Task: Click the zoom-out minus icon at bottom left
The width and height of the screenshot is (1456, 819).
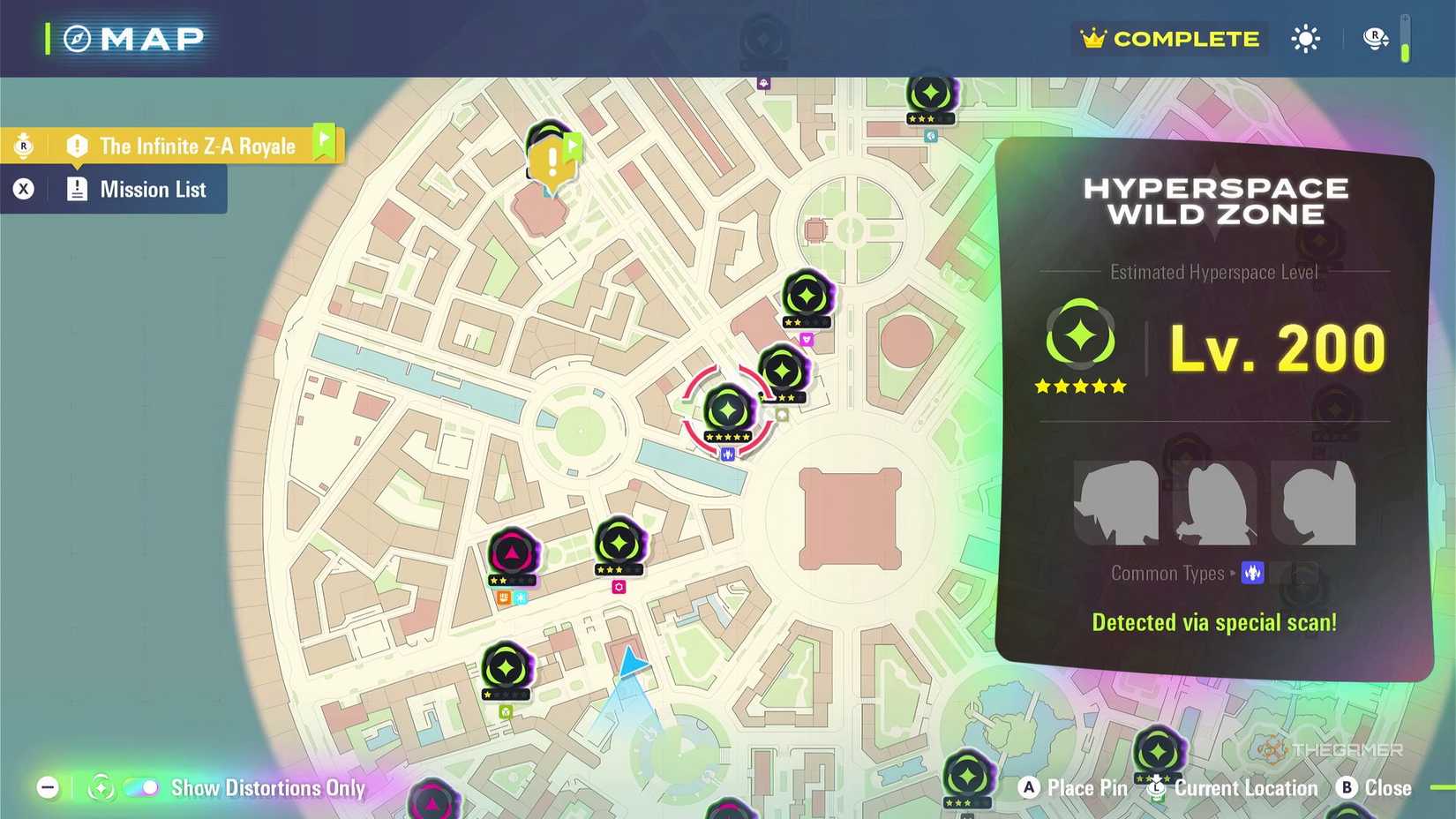Action: pos(49,786)
